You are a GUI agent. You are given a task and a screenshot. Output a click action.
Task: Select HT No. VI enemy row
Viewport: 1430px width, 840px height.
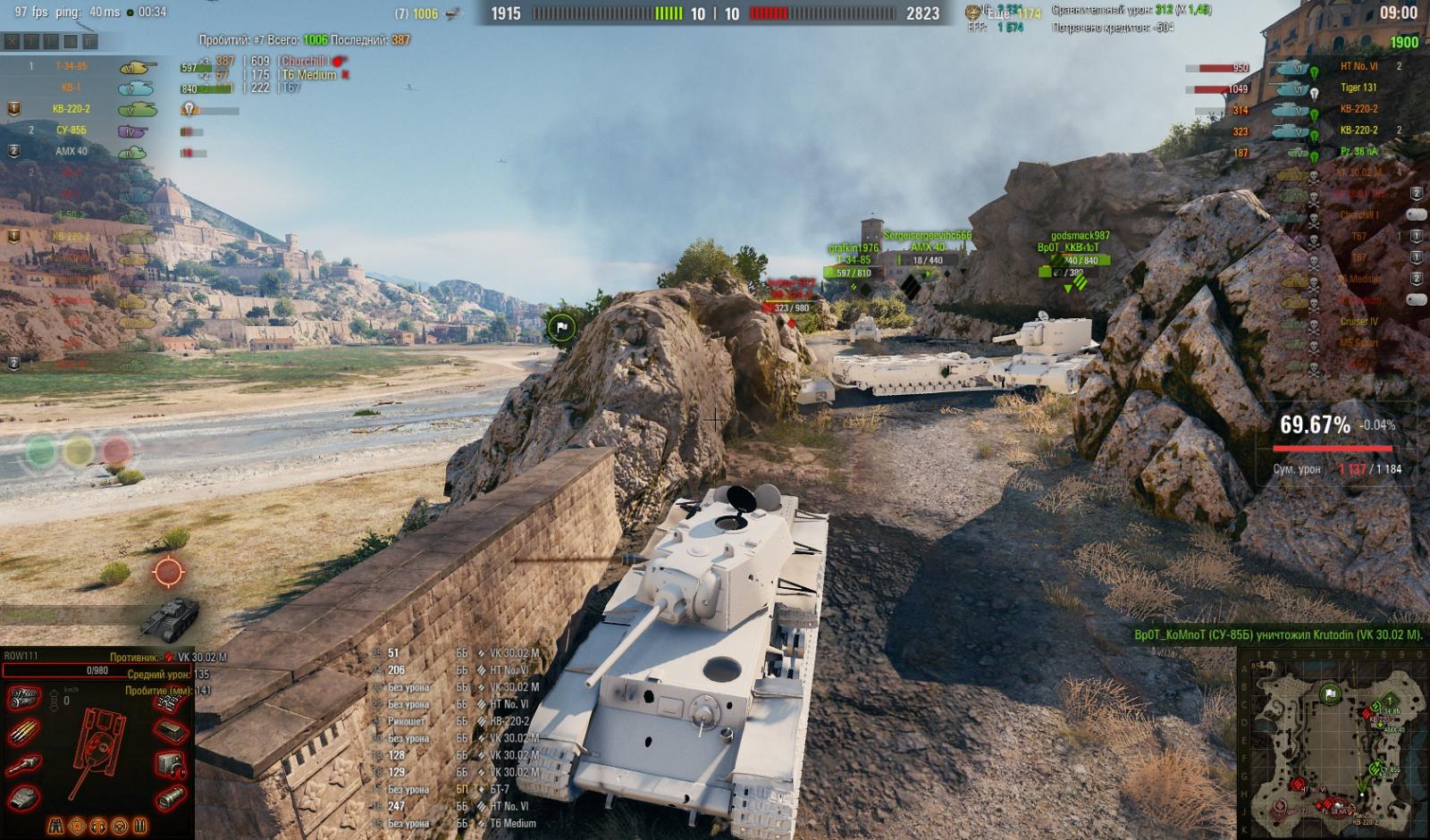(x=1358, y=66)
